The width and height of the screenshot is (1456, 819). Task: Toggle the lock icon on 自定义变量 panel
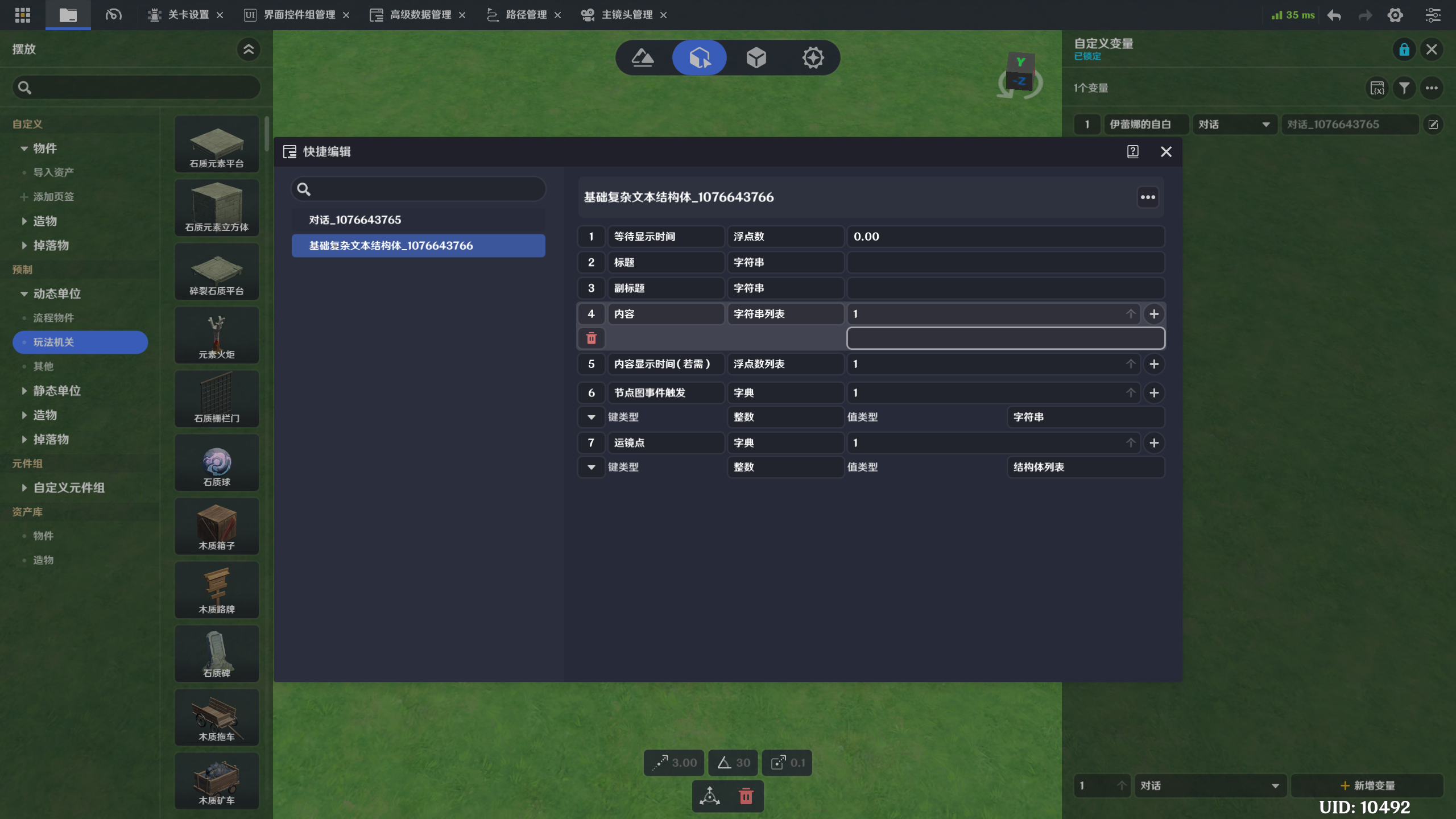pos(1404,49)
